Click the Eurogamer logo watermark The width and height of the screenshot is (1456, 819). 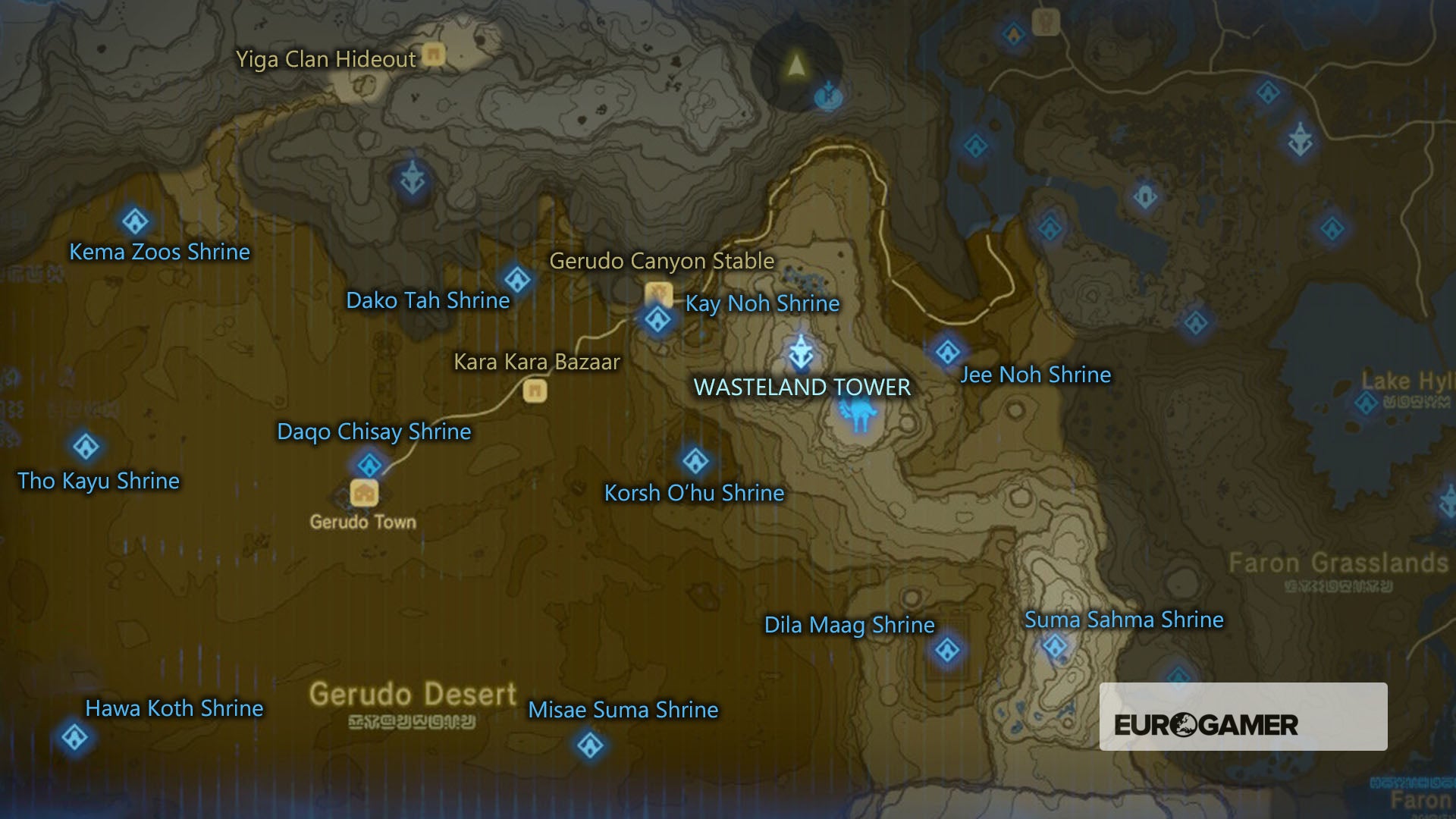[1206, 725]
